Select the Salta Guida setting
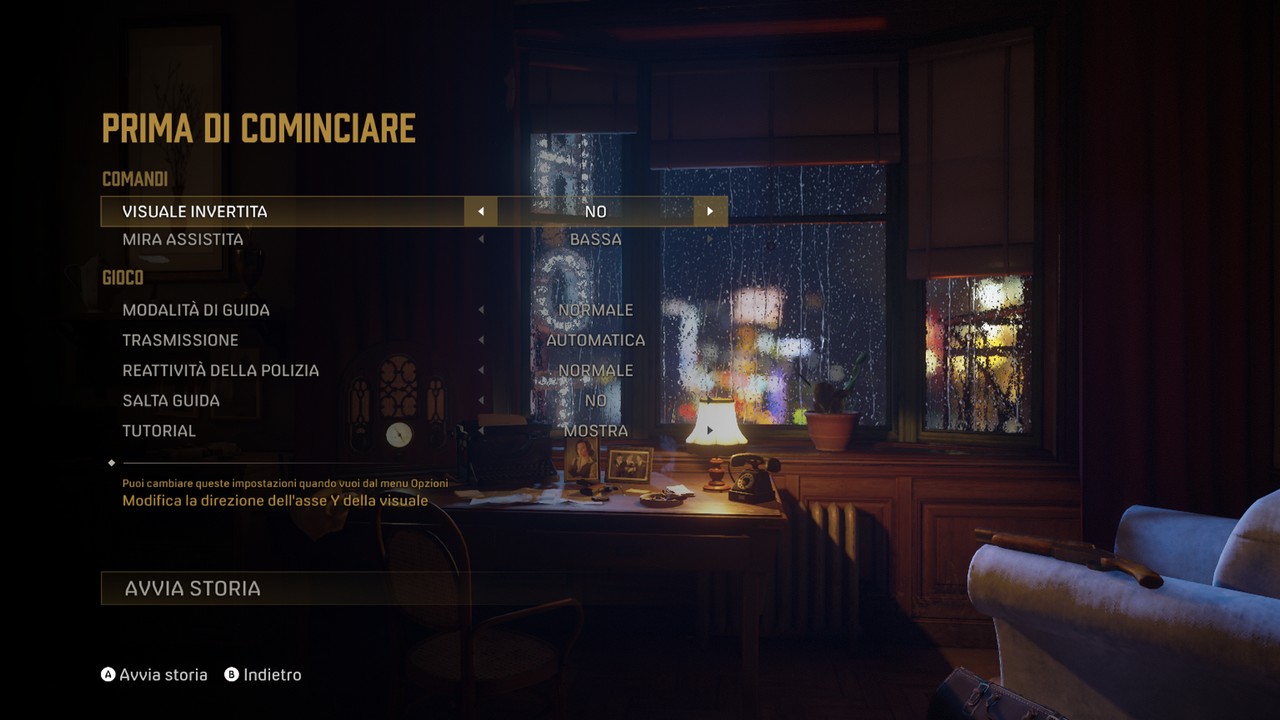 171,400
